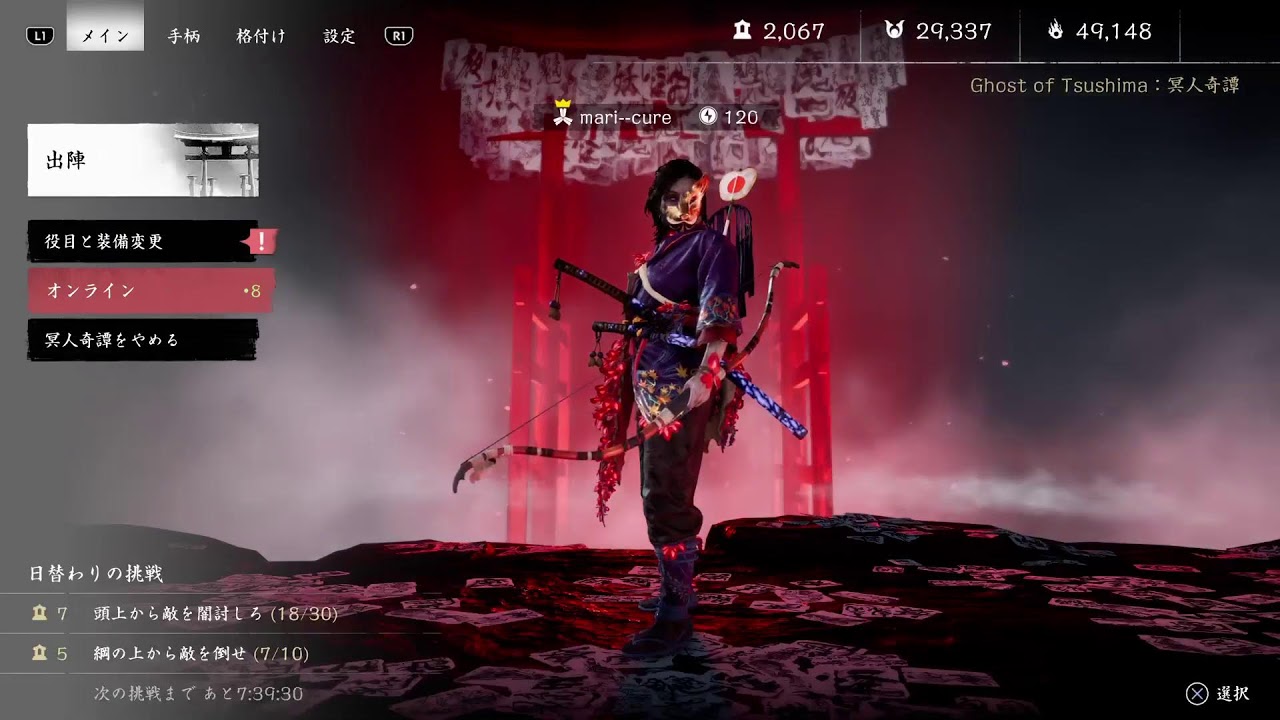Viewport: 1280px width, 720px height.
Task: Click the gold honor currency icon showing 2,067
Action: (741, 31)
